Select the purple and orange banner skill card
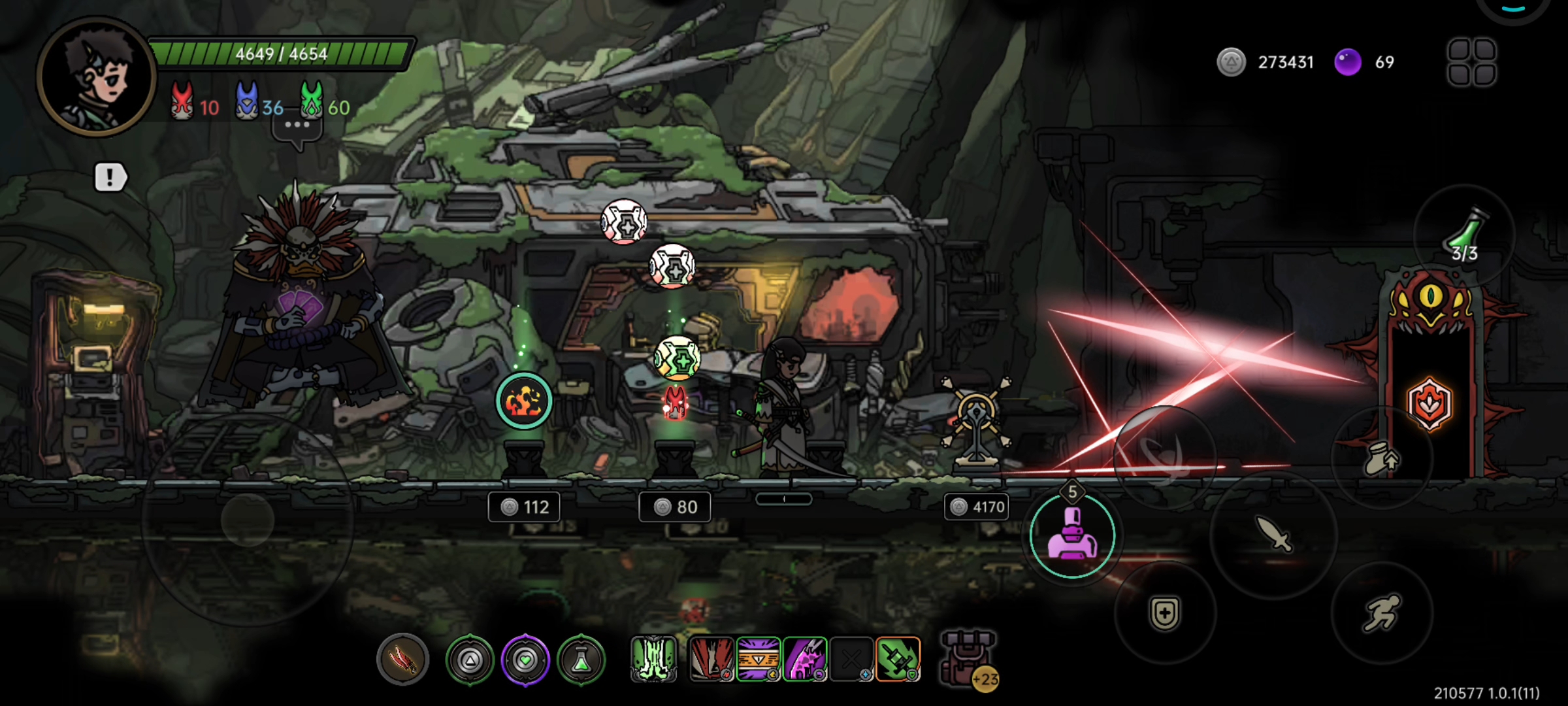Screen dimensions: 1568x706 759,659
